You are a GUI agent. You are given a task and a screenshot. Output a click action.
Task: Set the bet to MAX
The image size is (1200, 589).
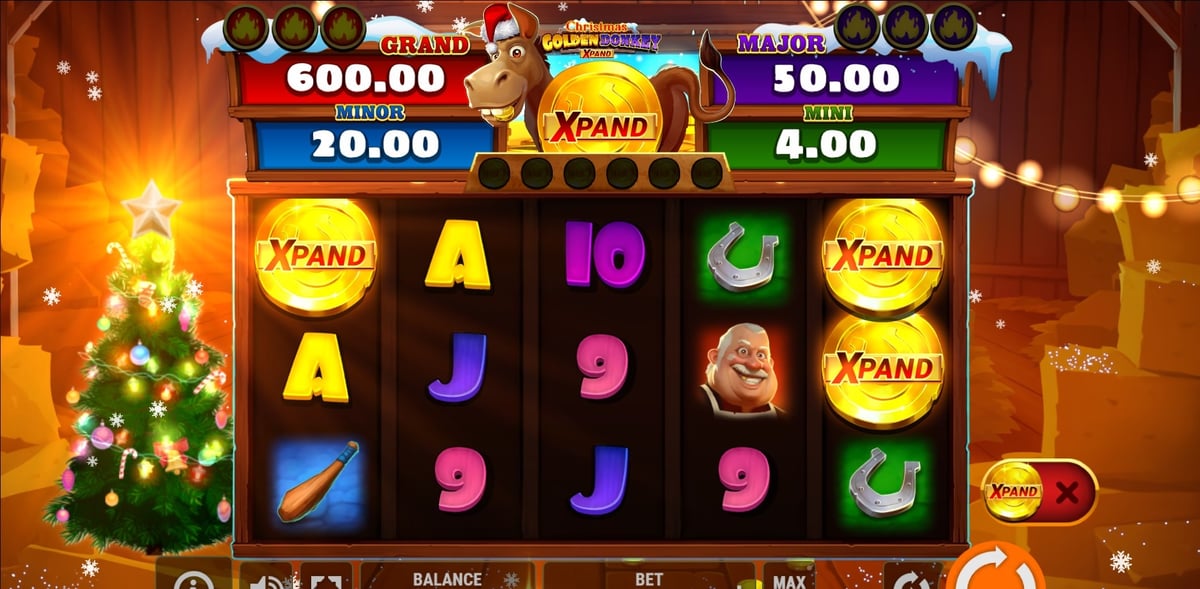(789, 578)
